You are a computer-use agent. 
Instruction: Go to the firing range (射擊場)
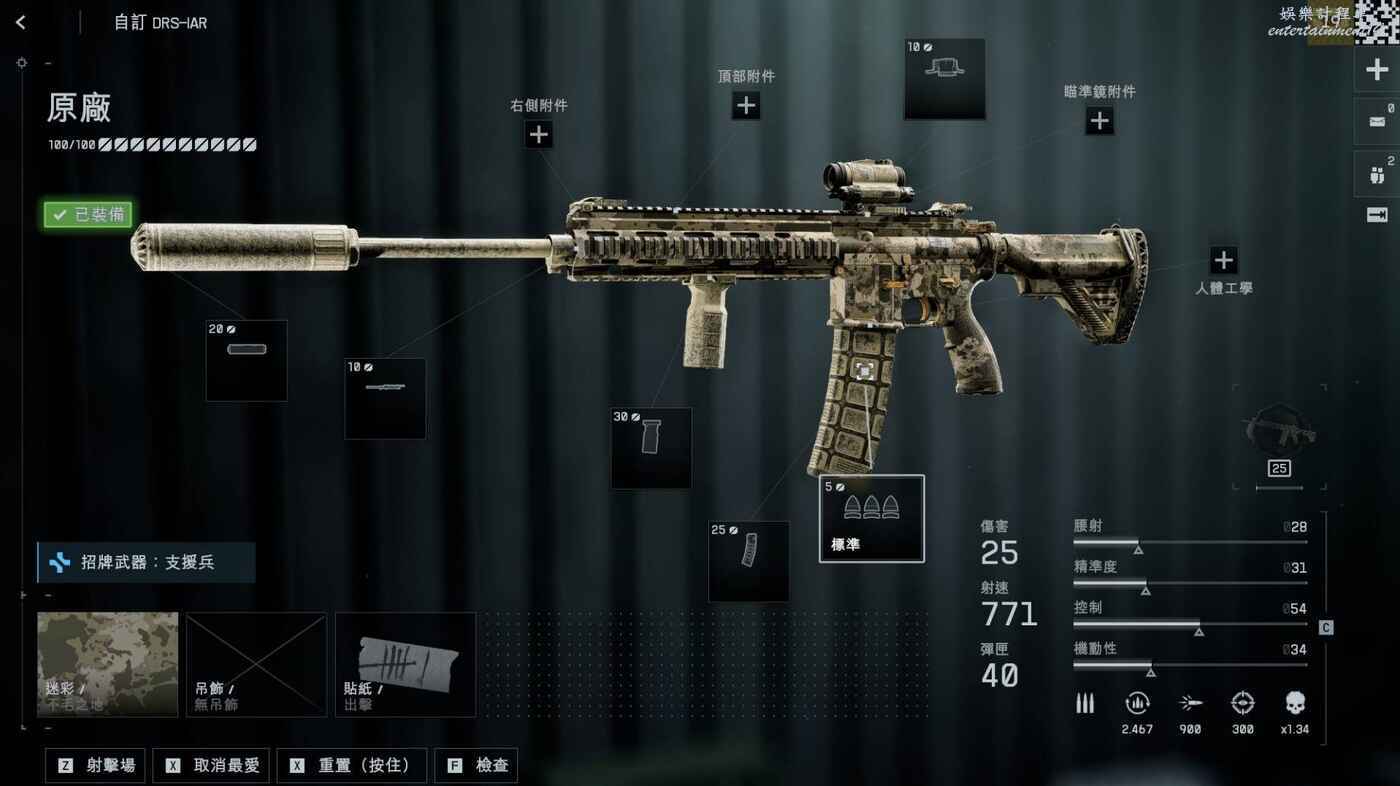(96, 766)
